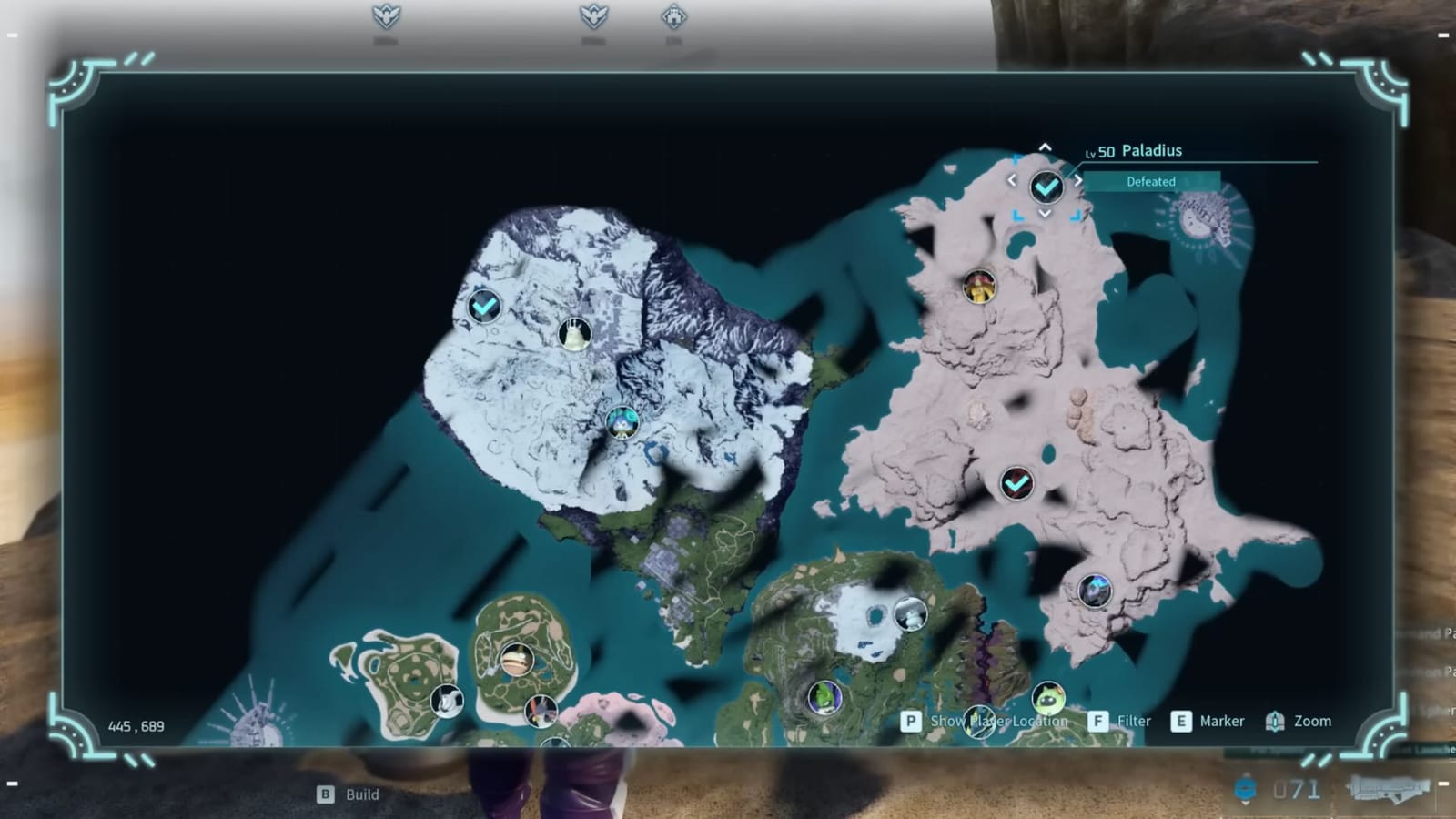Select the teal Pal boss icon on snowy mountain
The image size is (1456, 819).
(x=621, y=422)
